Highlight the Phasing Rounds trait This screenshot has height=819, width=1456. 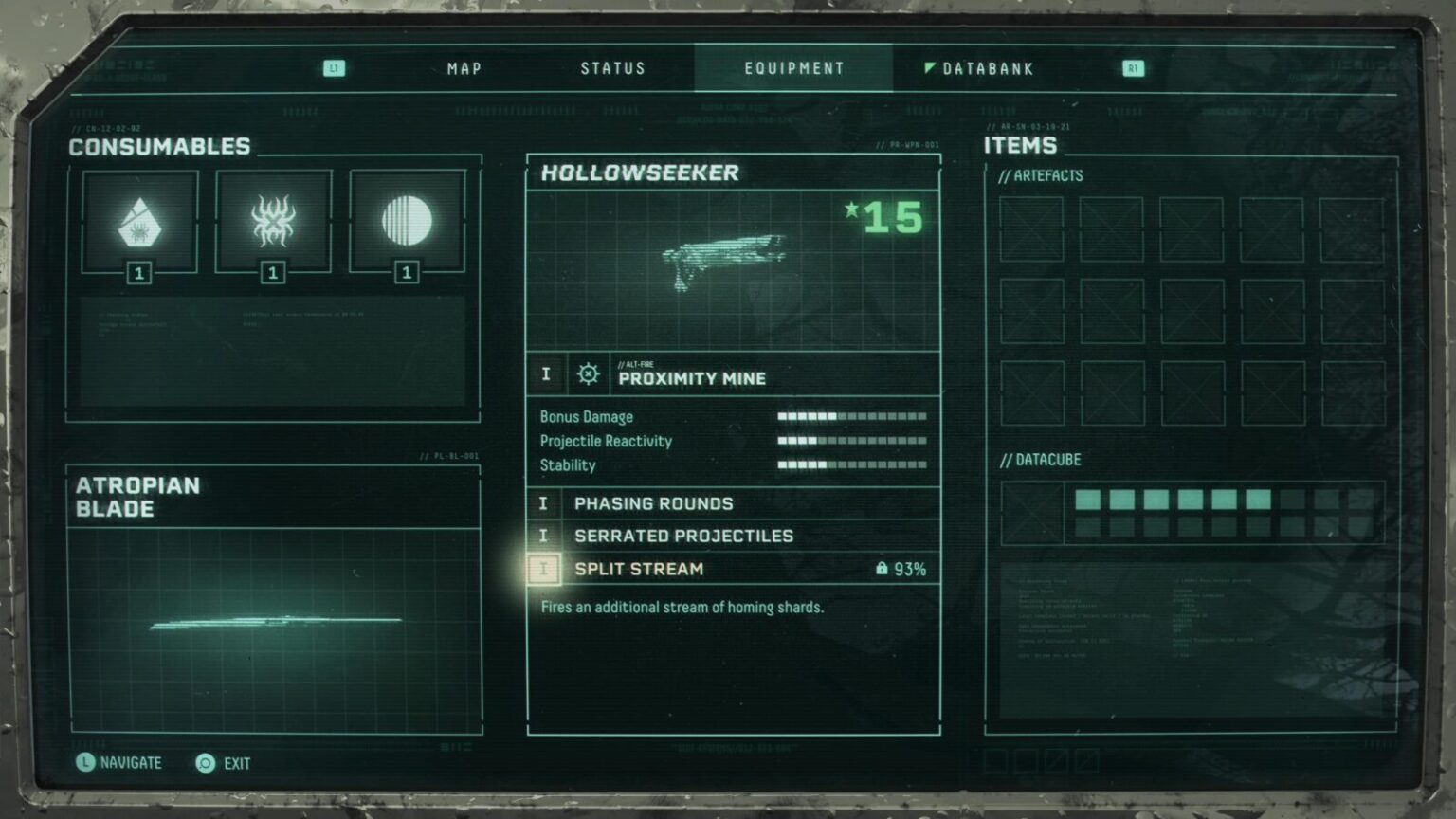(x=733, y=503)
